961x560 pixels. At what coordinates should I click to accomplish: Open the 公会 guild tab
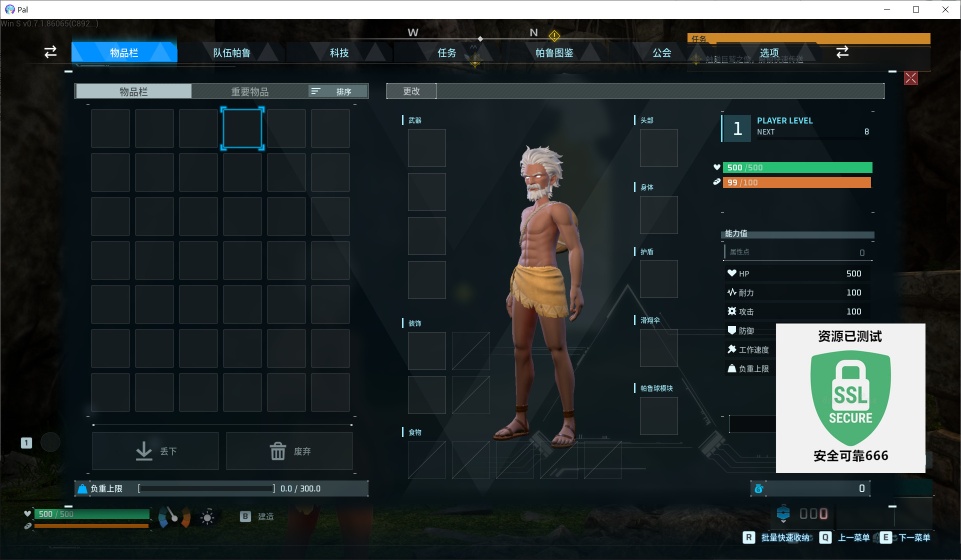(662, 52)
